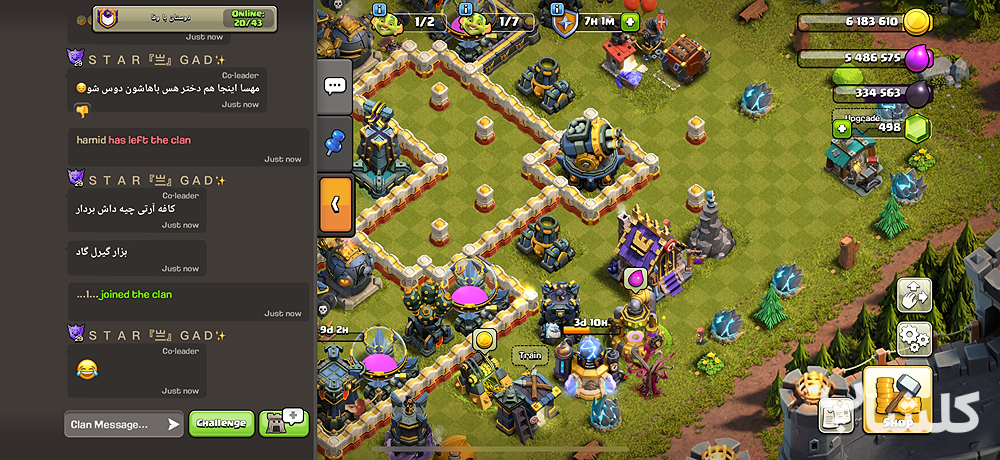
Task: Click the Train bubble above the barracks
Action: coord(530,355)
